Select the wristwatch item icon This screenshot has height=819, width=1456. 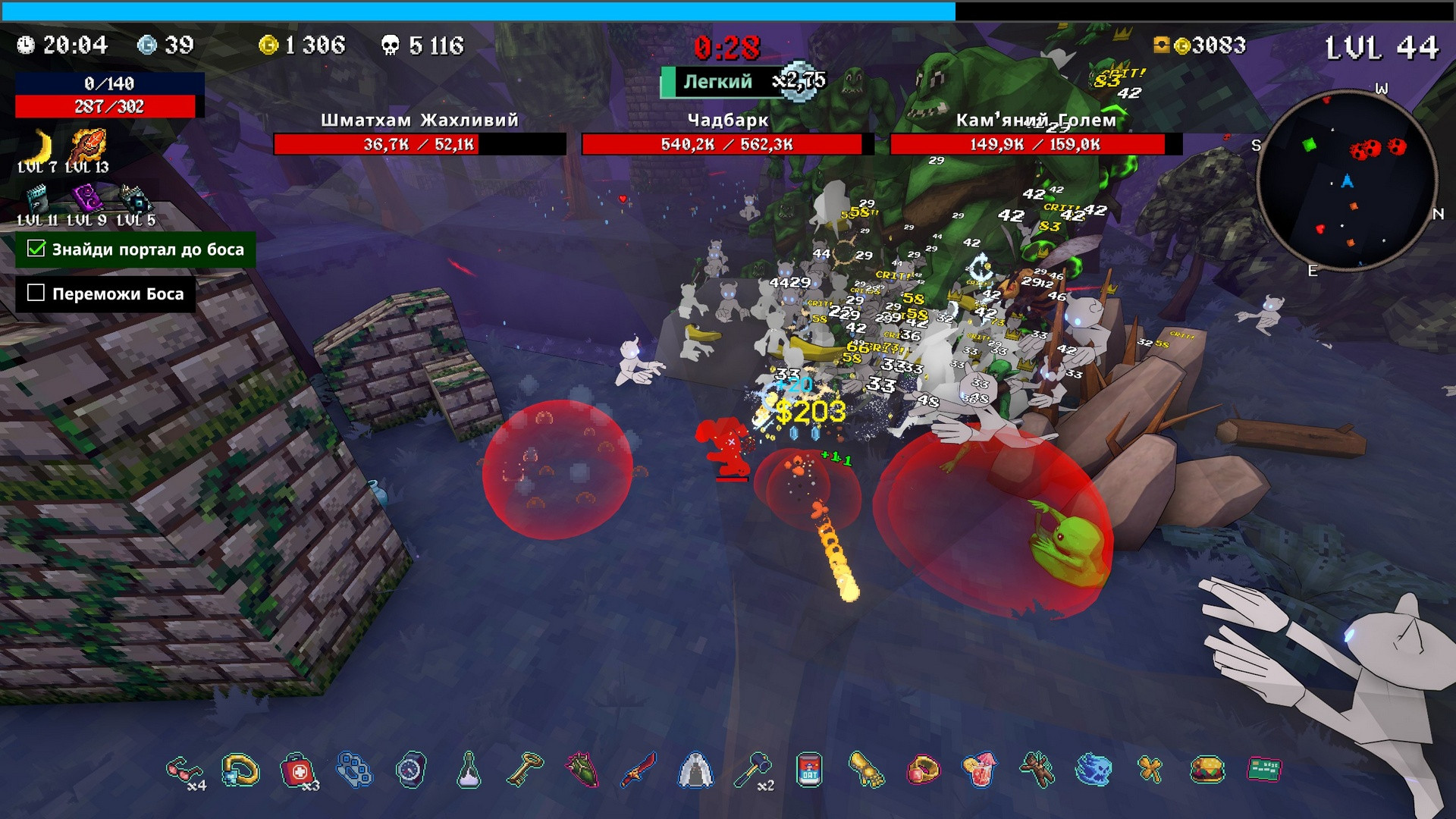[410, 770]
